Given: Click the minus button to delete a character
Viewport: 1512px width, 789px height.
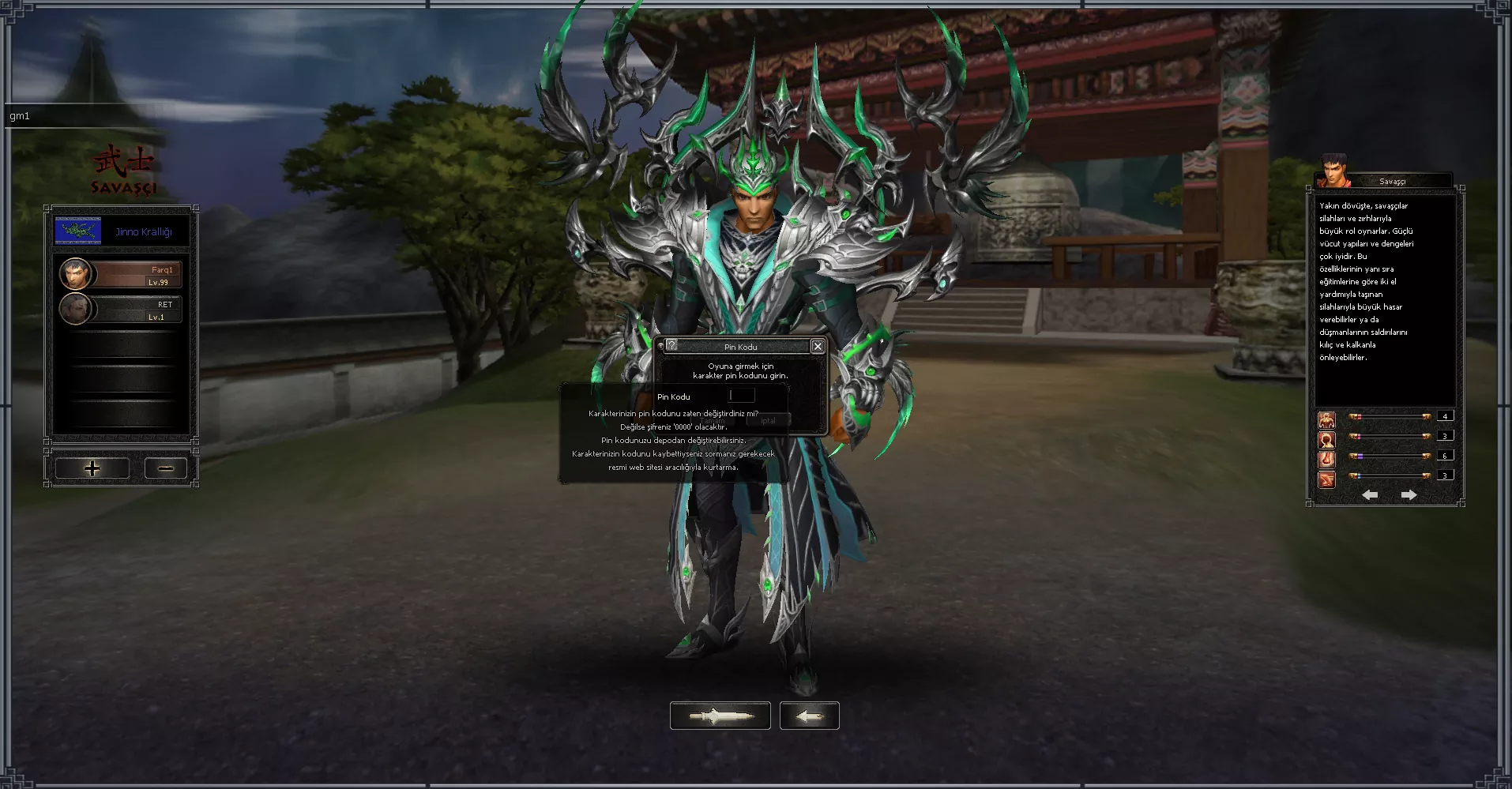Looking at the screenshot, I should point(164,468).
